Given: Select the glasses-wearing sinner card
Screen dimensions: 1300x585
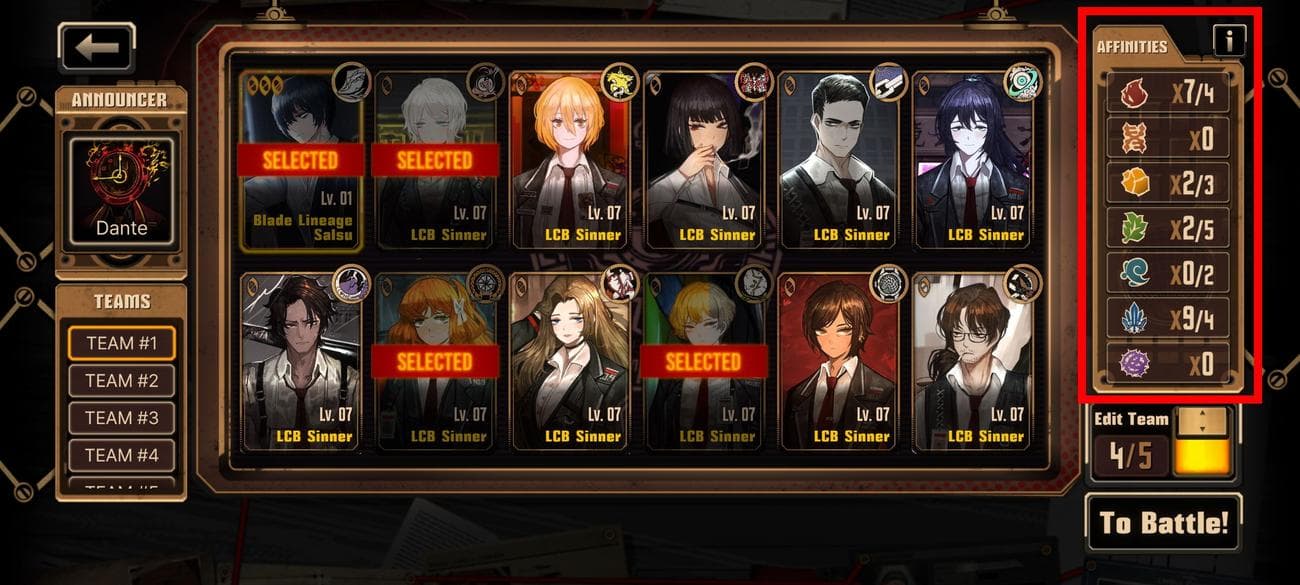Looking at the screenshot, I should [x=971, y=362].
